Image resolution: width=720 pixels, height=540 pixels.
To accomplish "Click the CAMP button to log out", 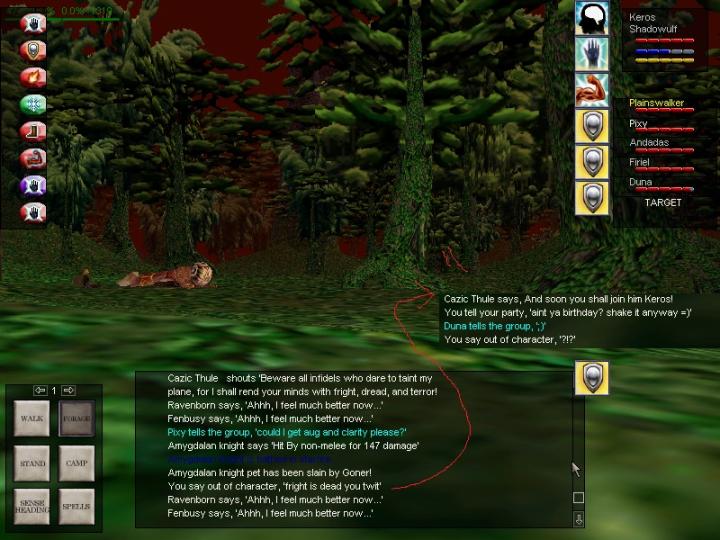I will pyautogui.click(x=76, y=463).
